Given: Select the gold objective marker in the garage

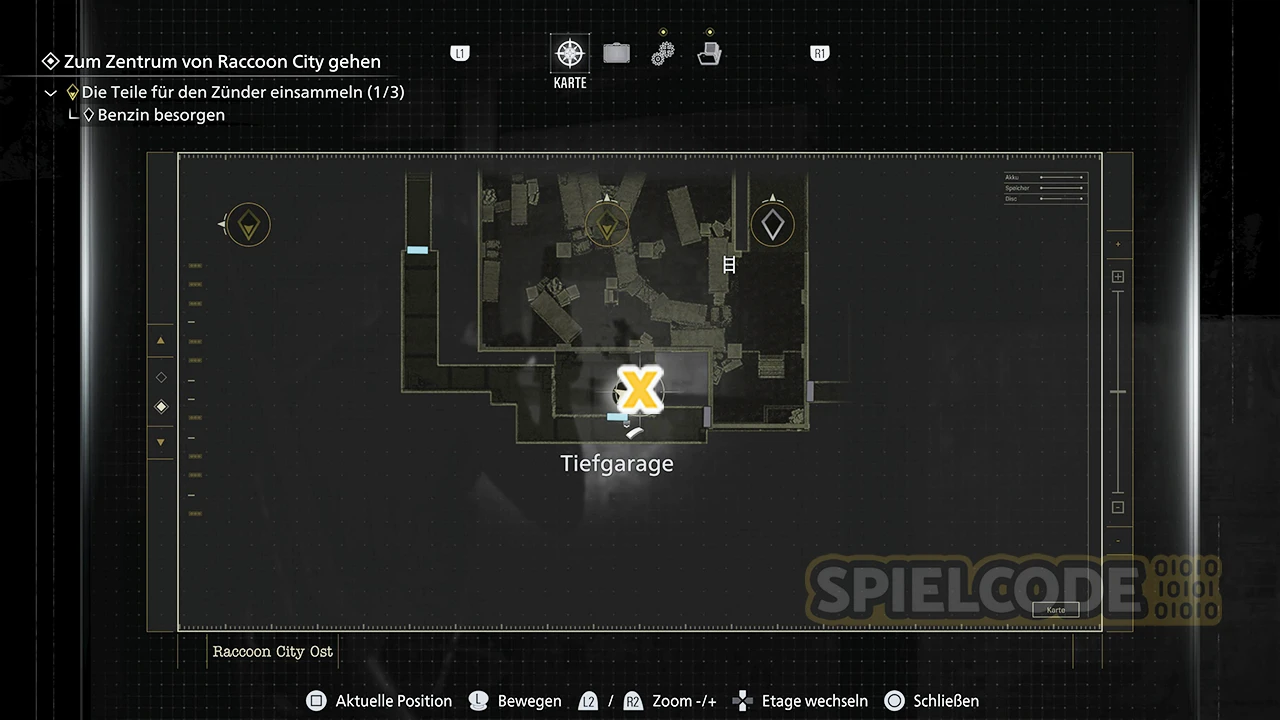Looking at the screenshot, I should (x=606, y=225).
